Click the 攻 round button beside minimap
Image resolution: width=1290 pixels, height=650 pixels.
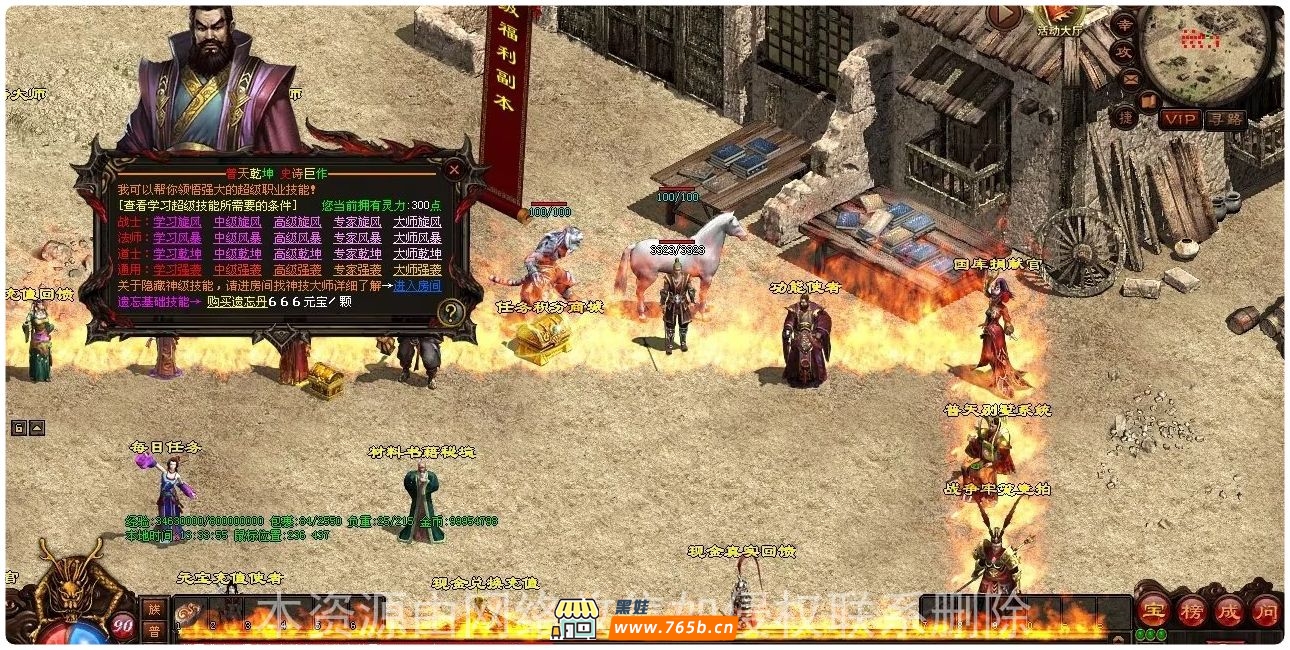pos(1124,51)
